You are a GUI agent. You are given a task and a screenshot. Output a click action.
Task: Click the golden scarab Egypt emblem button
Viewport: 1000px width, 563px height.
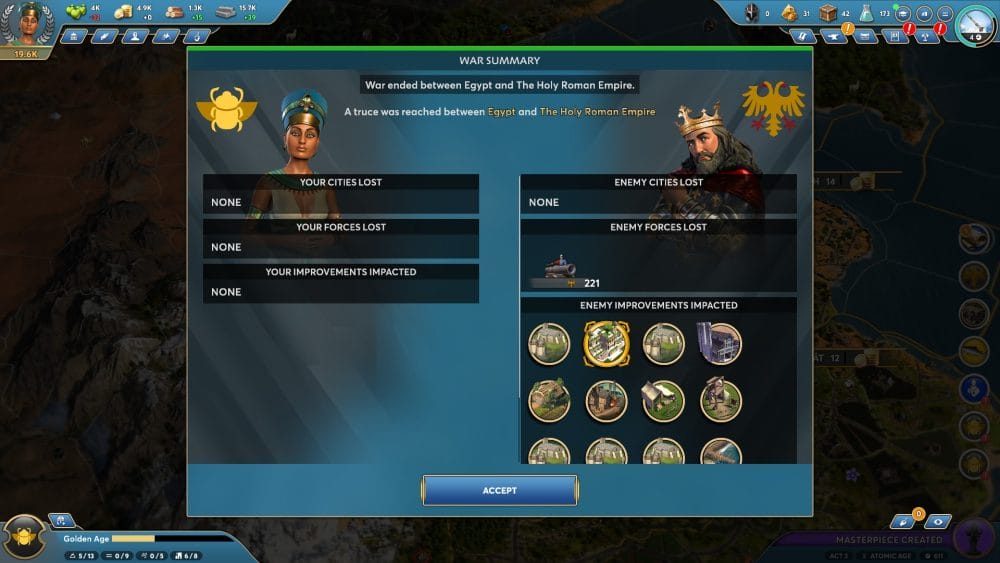click(25, 537)
